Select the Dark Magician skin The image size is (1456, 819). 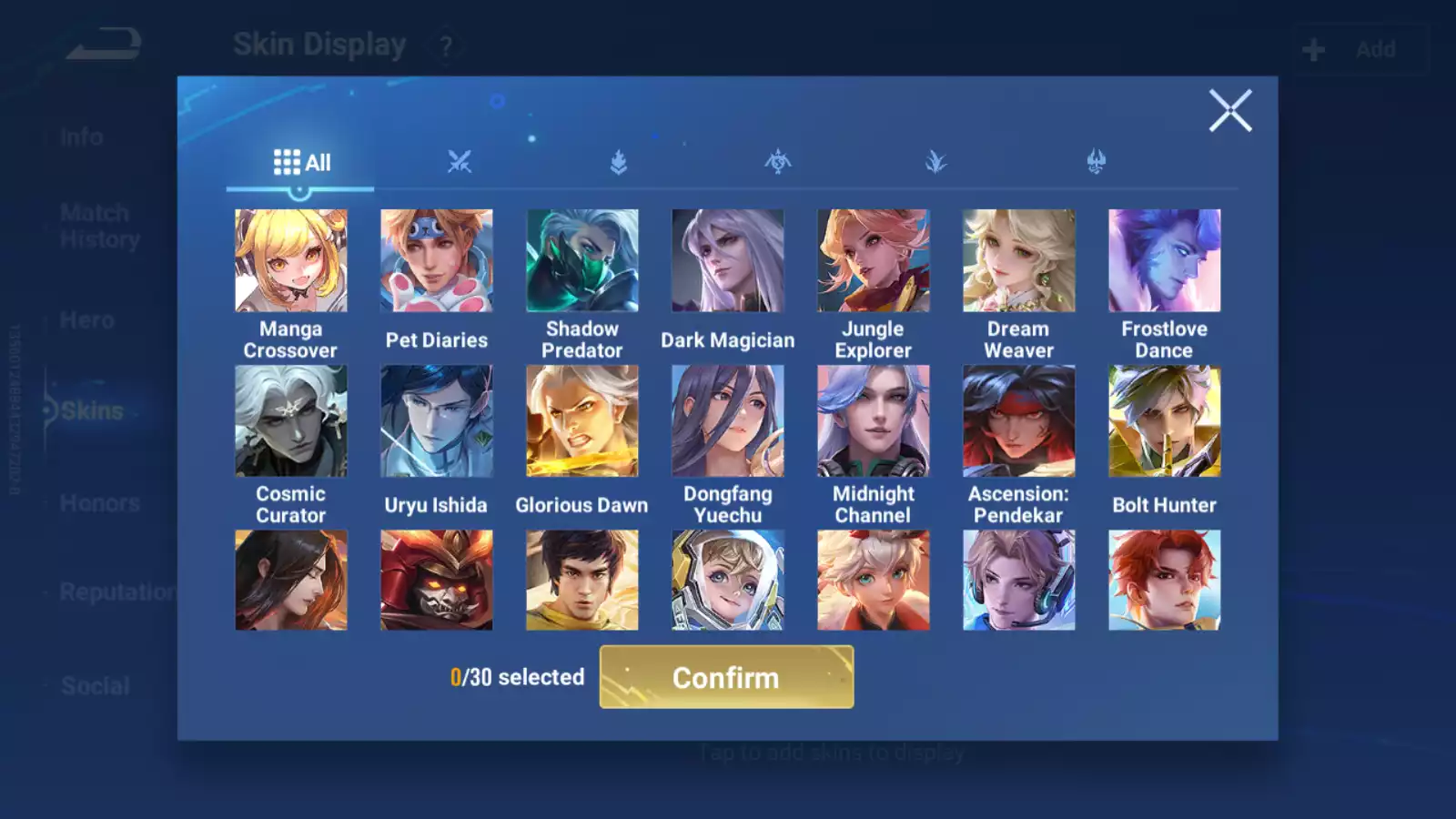727,261
